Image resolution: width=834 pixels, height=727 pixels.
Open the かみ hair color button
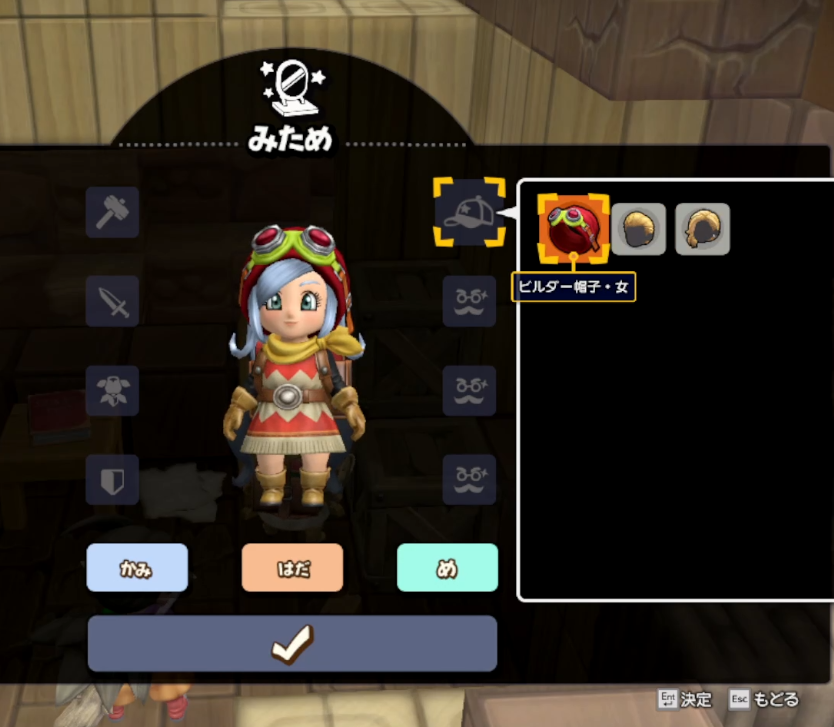(137, 568)
